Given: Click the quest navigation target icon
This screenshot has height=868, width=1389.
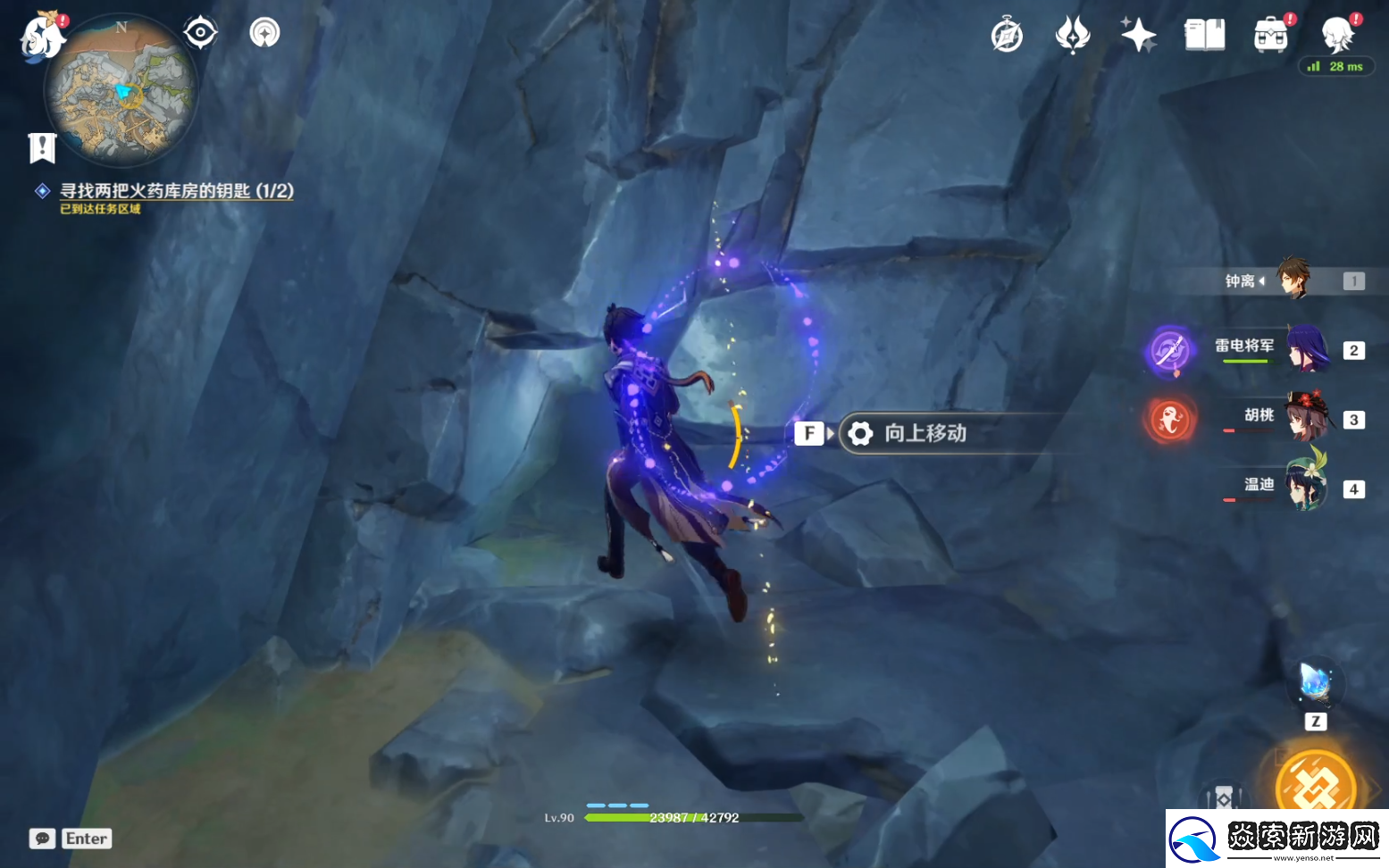Looking at the screenshot, I should 200,33.
